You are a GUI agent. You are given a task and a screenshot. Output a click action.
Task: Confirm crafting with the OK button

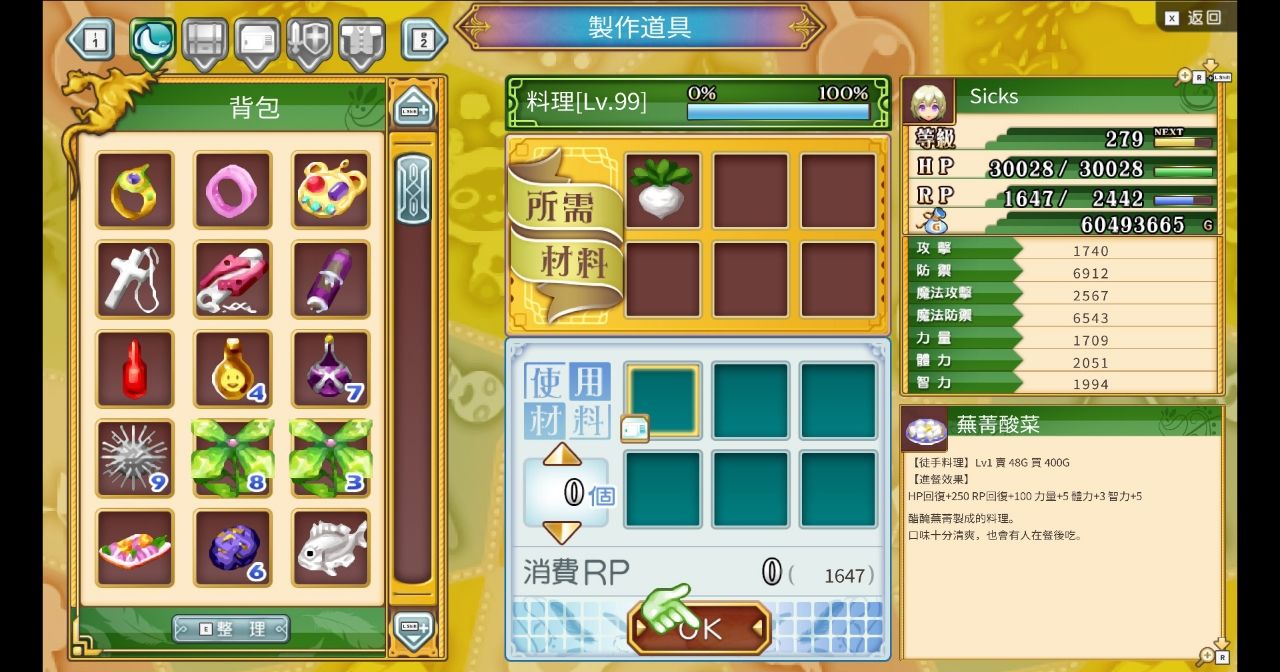click(699, 627)
